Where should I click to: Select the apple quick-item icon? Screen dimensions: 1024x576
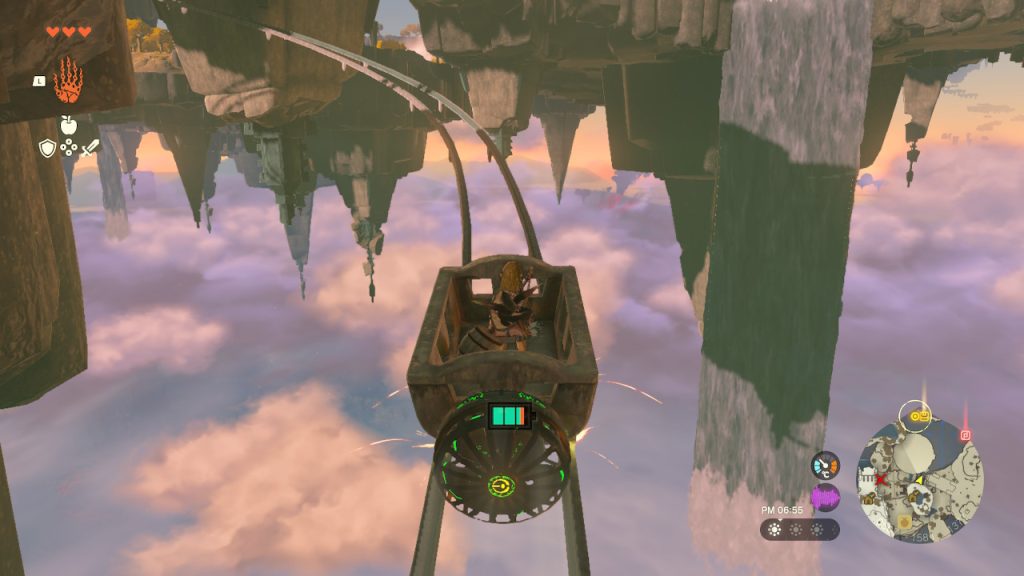(68, 125)
